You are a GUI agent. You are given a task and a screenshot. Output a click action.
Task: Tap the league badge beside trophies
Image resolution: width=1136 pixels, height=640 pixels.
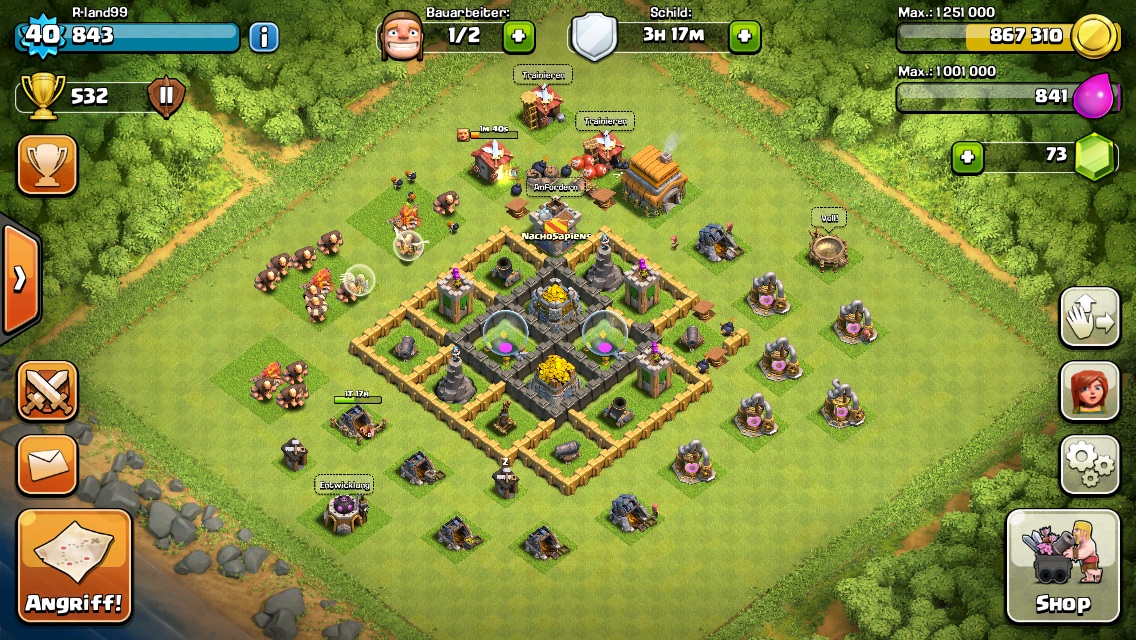[x=166, y=97]
